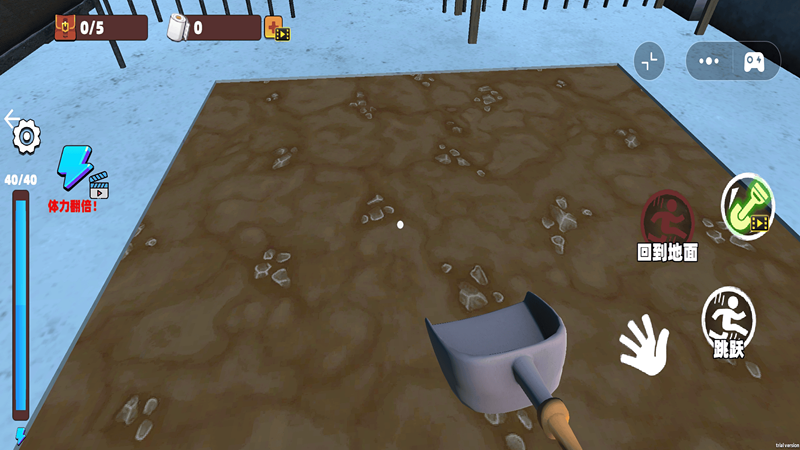Open the gamepad controller overlay button
Viewport: 800px width, 450px height.
point(754,61)
